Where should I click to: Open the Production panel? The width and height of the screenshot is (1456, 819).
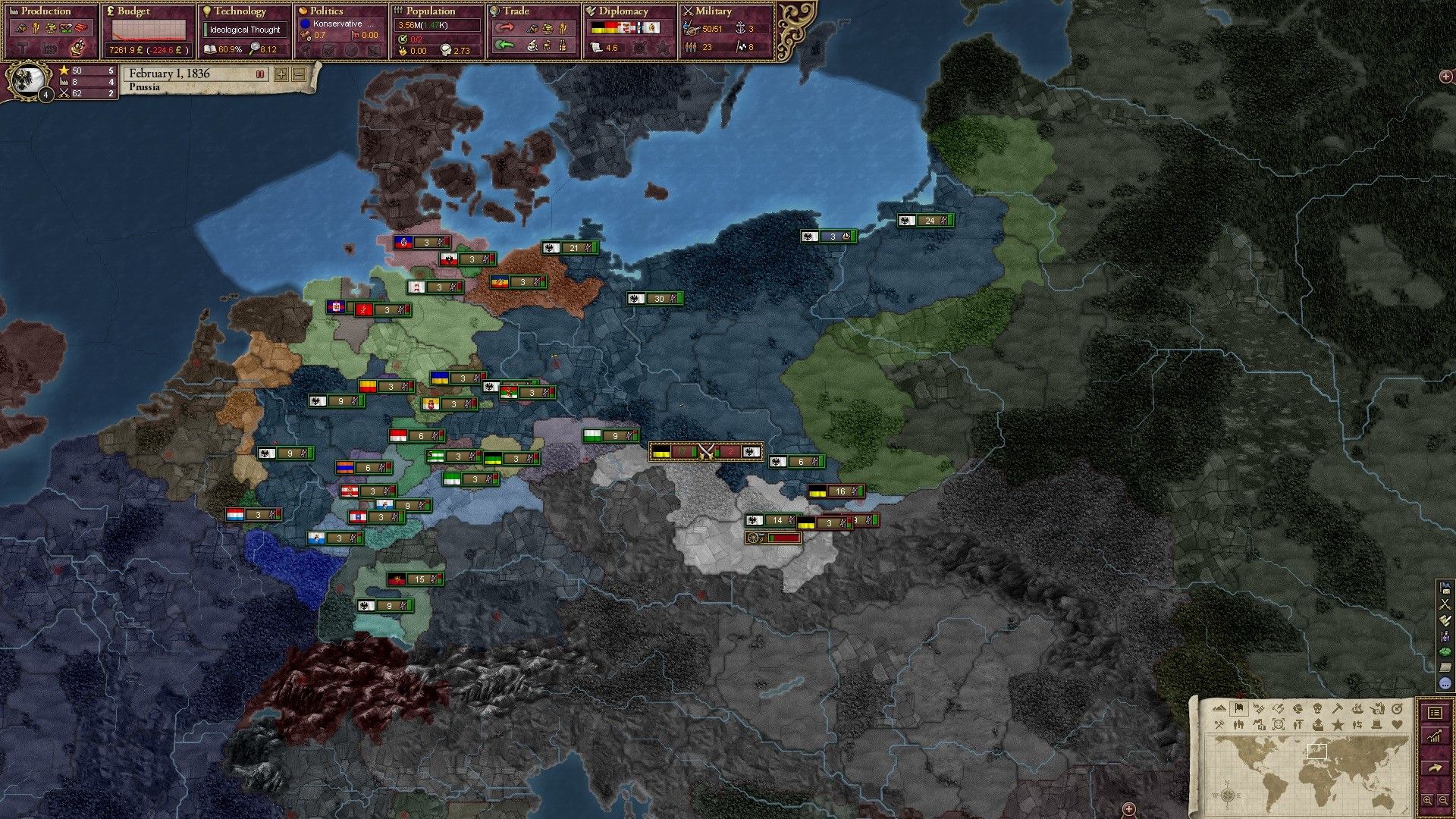pyautogui.click(x=45, y=11)
